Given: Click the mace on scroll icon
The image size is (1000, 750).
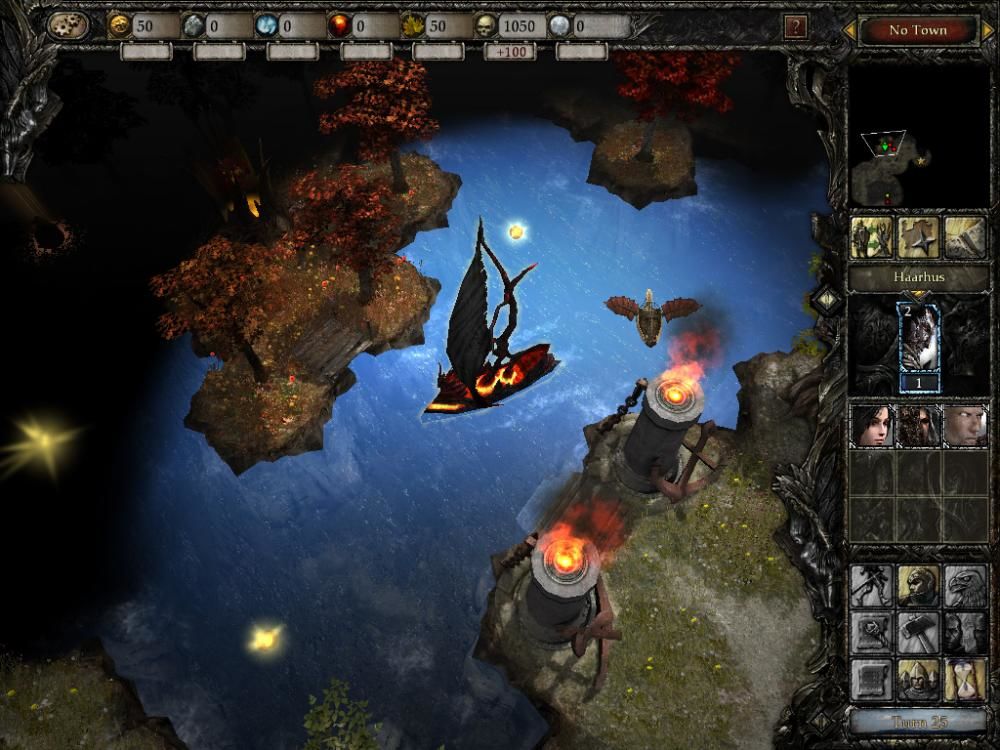Looking at the screenshot, I should click(x=870, y=633).
